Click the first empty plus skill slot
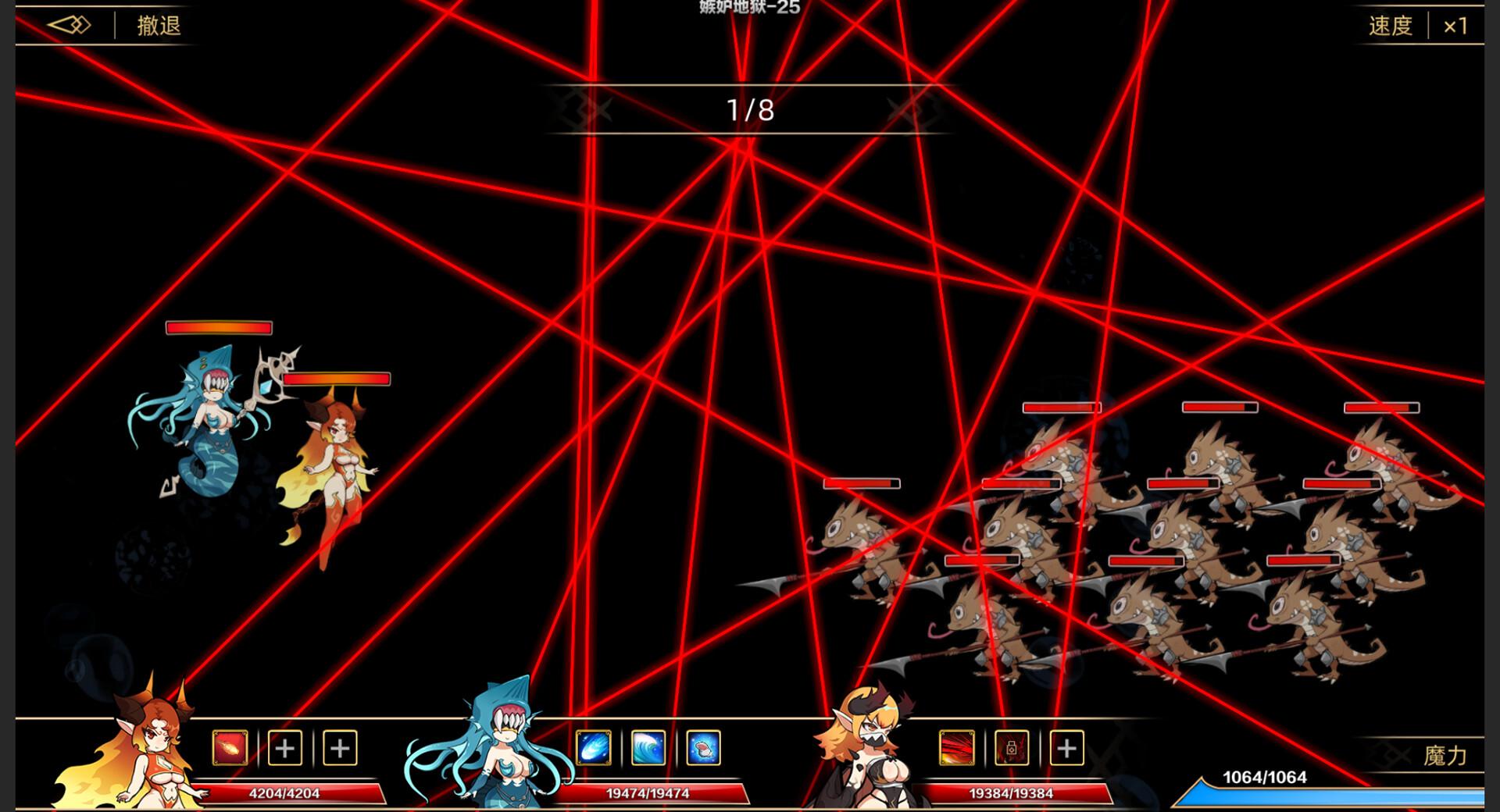The height and width of the screenshot is (812, 1500). pyautogui.click(x=285, y=749)
